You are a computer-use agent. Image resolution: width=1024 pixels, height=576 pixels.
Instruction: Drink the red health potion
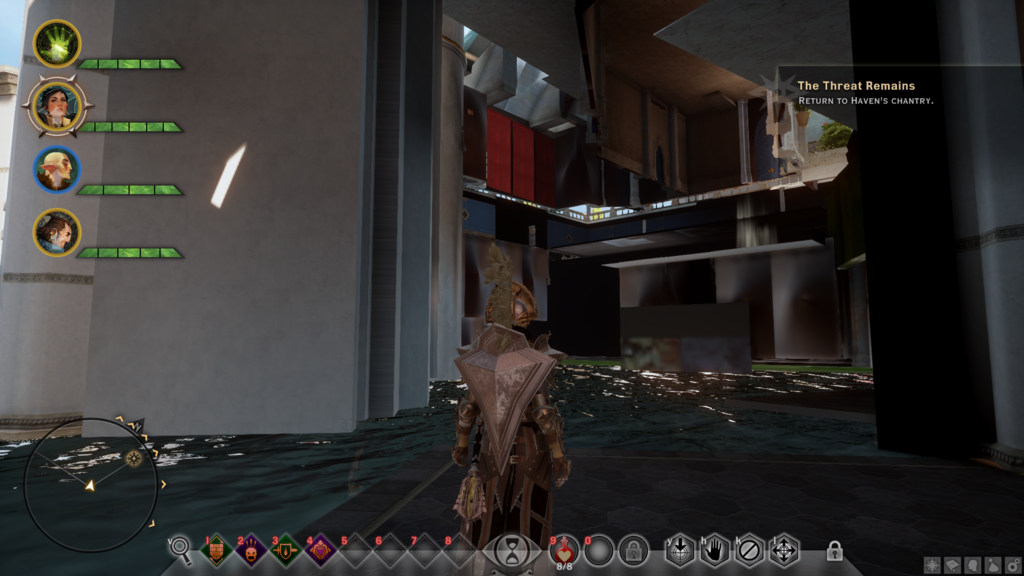(x=564, y=549)
